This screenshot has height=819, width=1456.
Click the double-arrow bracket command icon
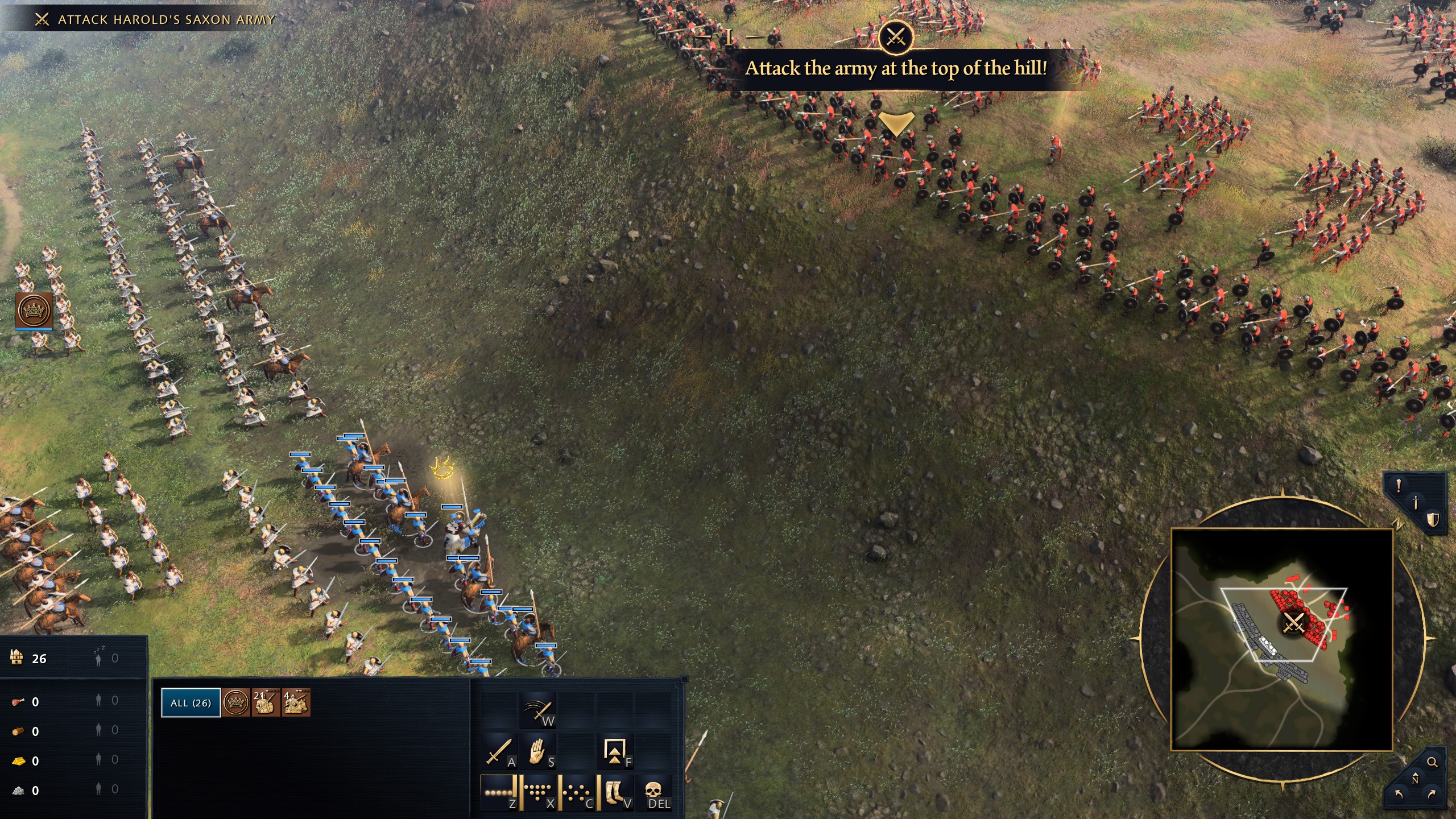pyautogui.click(x=615, y=752)
